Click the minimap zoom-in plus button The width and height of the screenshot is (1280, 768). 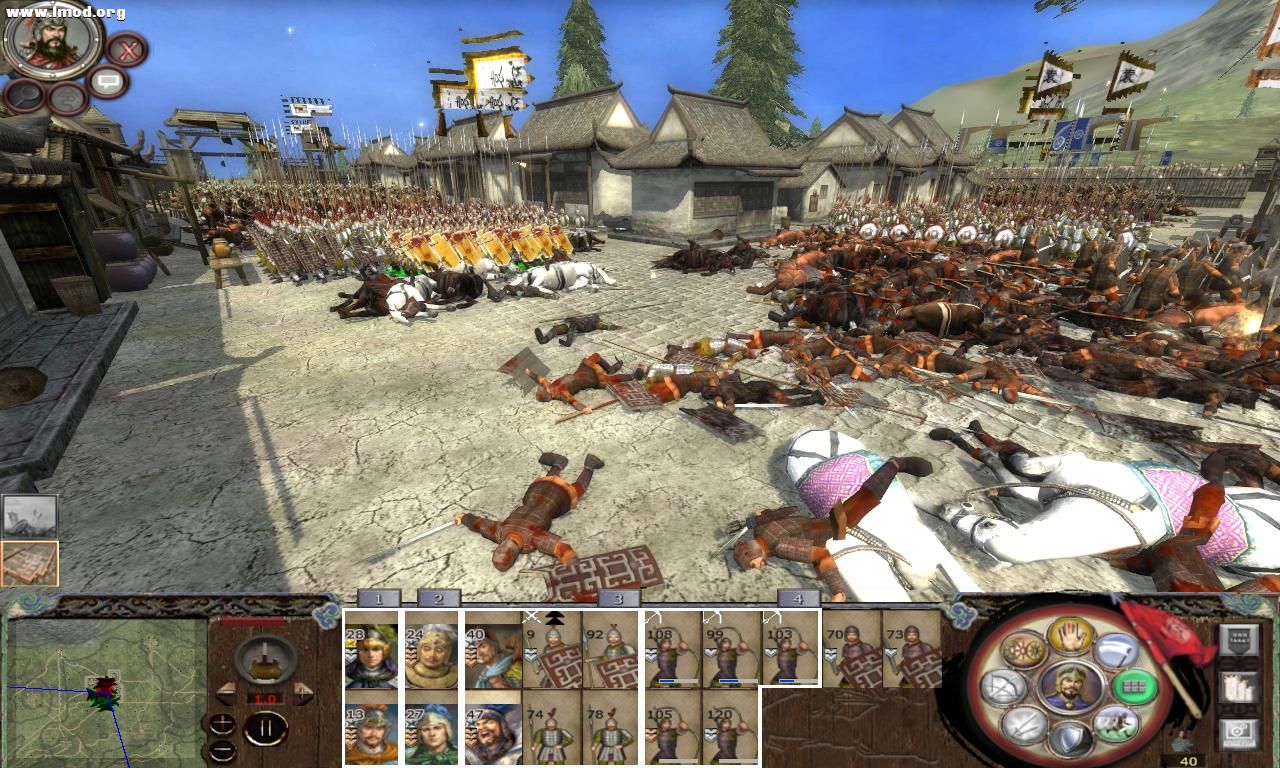223,723
